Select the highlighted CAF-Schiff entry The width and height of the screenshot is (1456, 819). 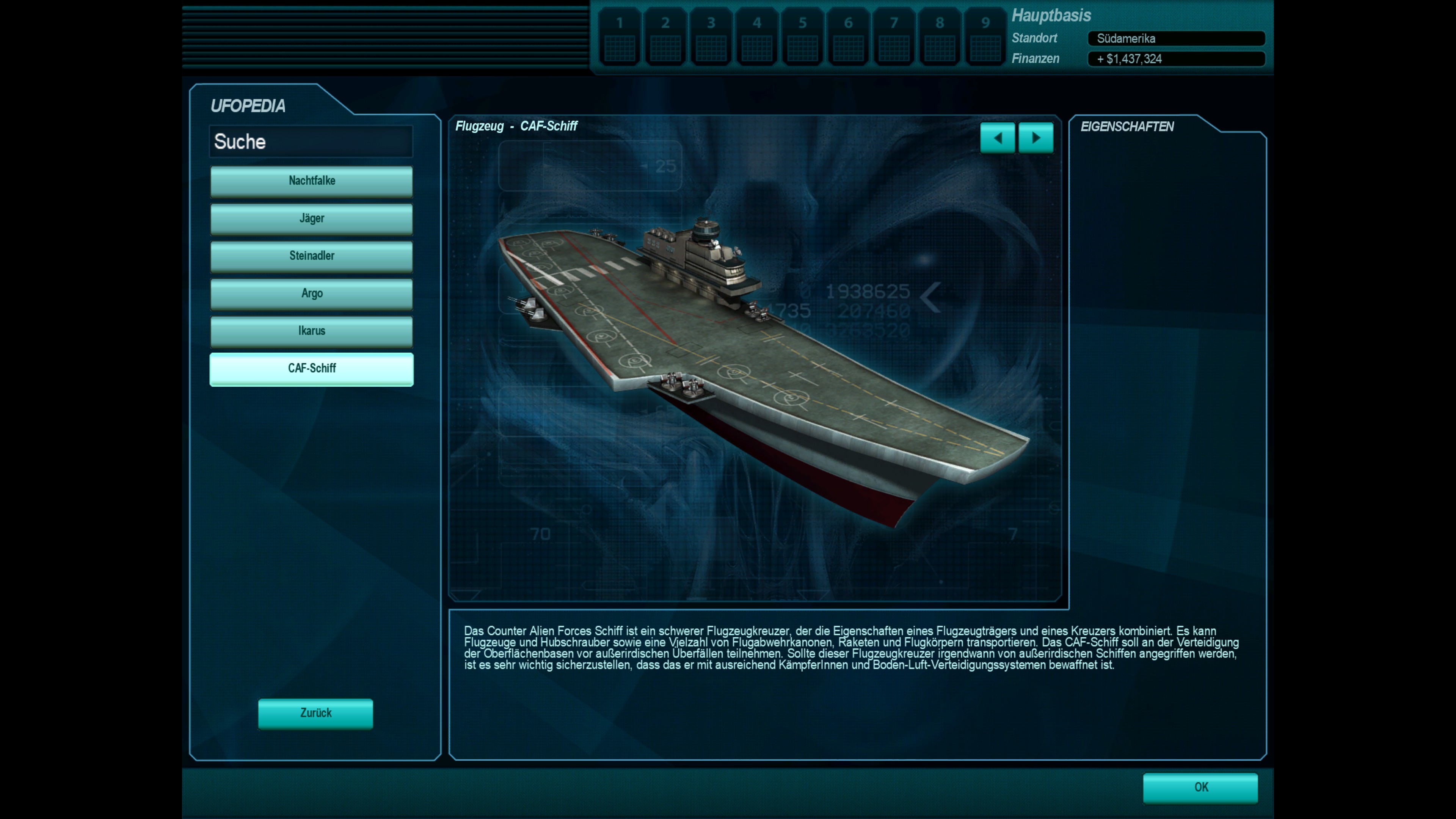(311, 369)
